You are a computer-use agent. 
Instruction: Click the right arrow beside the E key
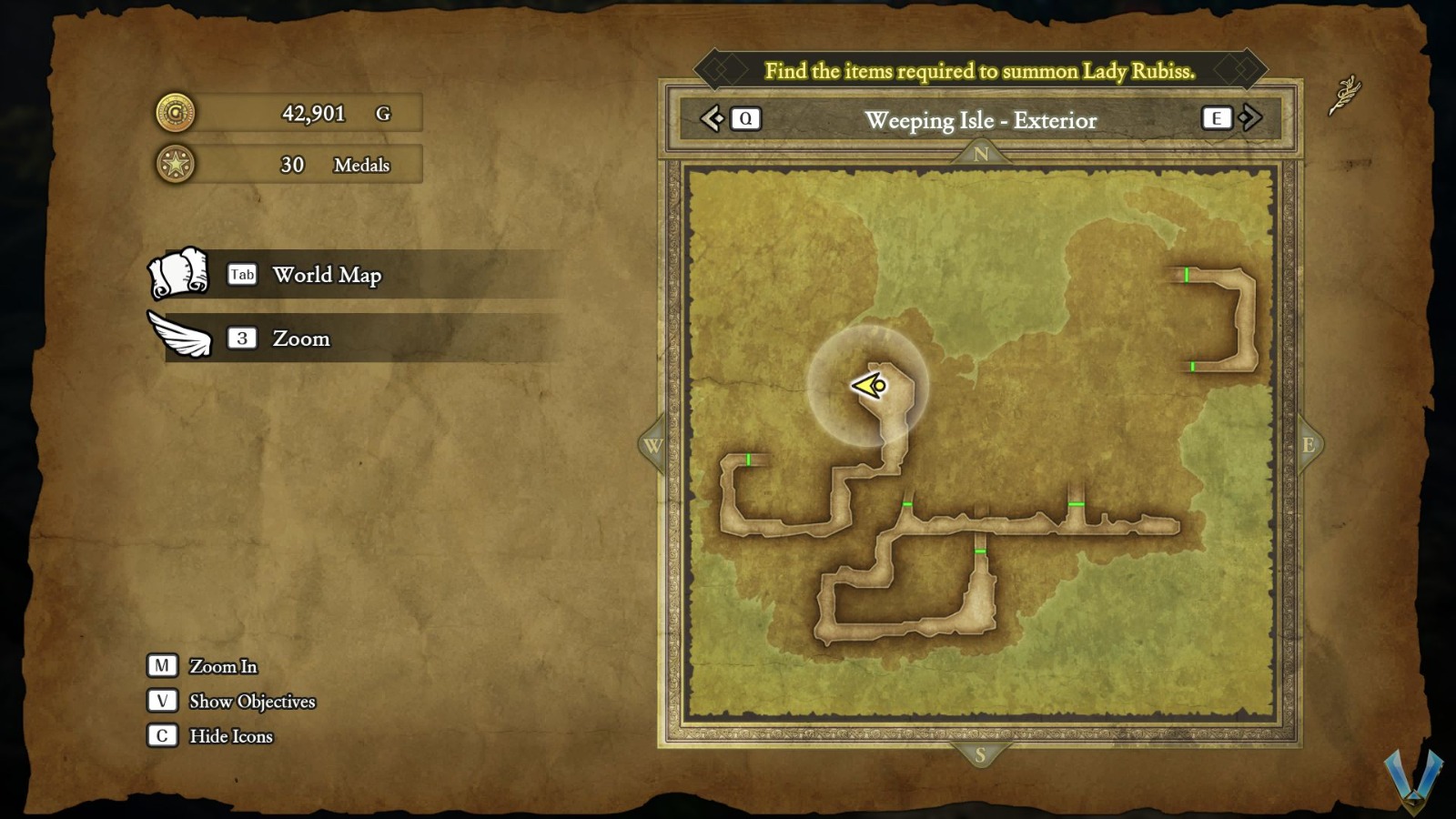(x=1252, y=117)
